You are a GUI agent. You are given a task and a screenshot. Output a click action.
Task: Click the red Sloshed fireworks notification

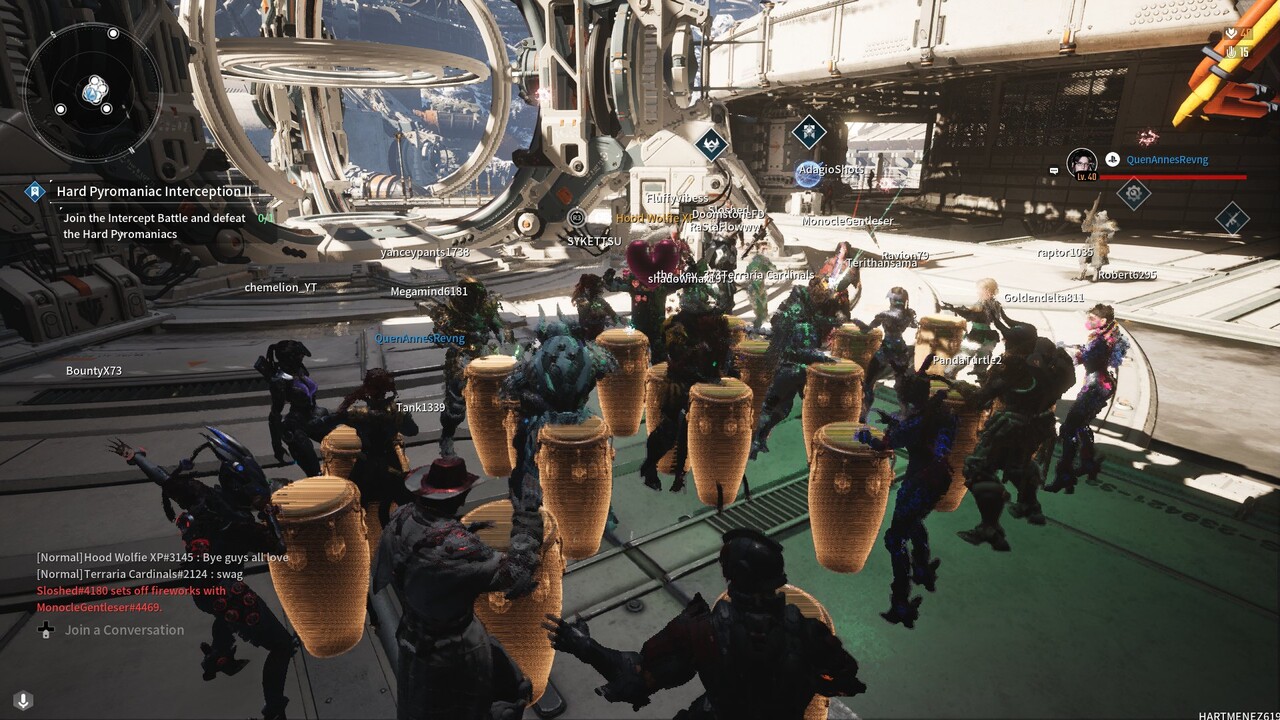(x=131, y=598)
